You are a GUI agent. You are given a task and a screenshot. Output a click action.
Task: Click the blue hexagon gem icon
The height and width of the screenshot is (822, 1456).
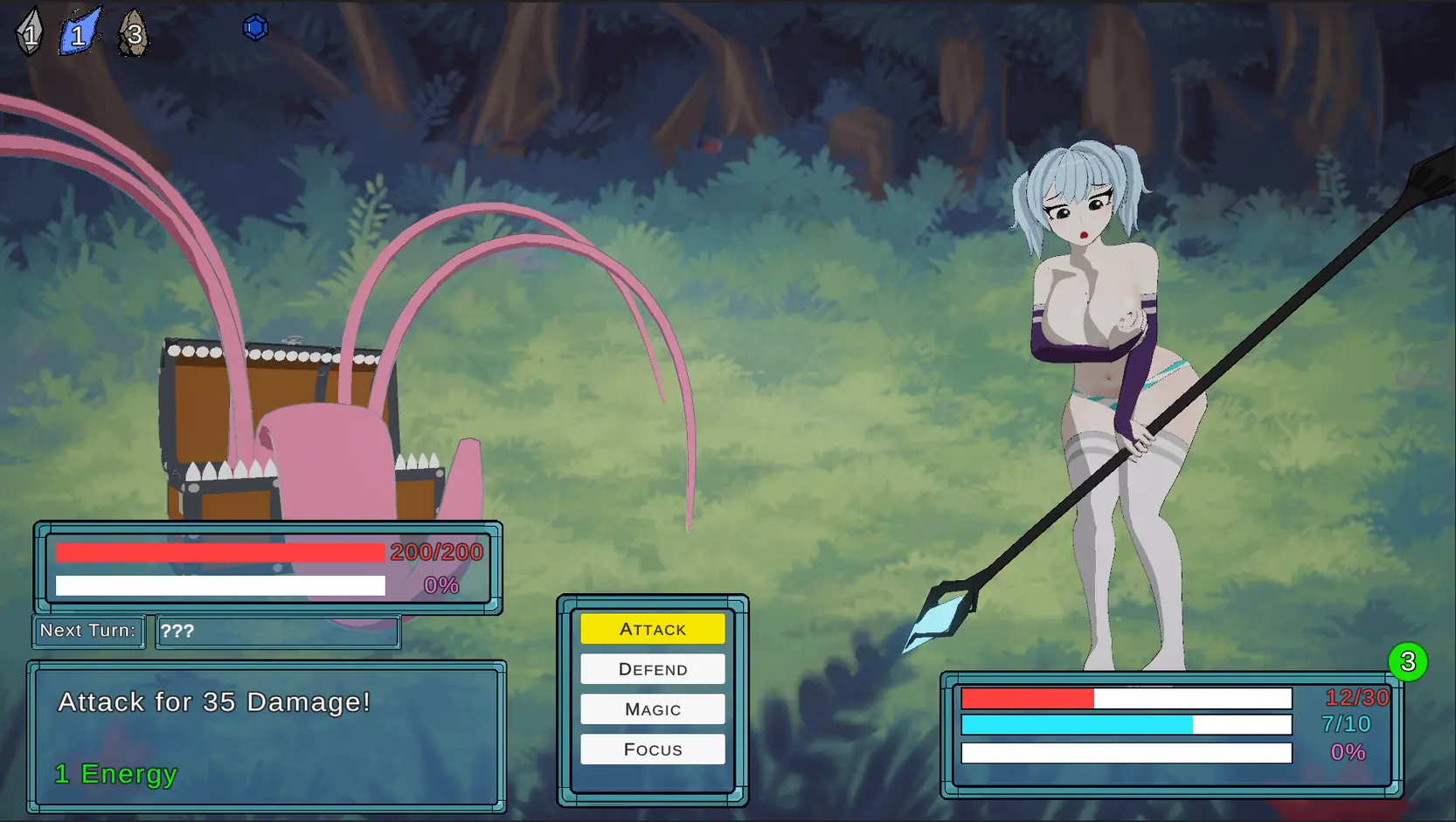(255, 28)
